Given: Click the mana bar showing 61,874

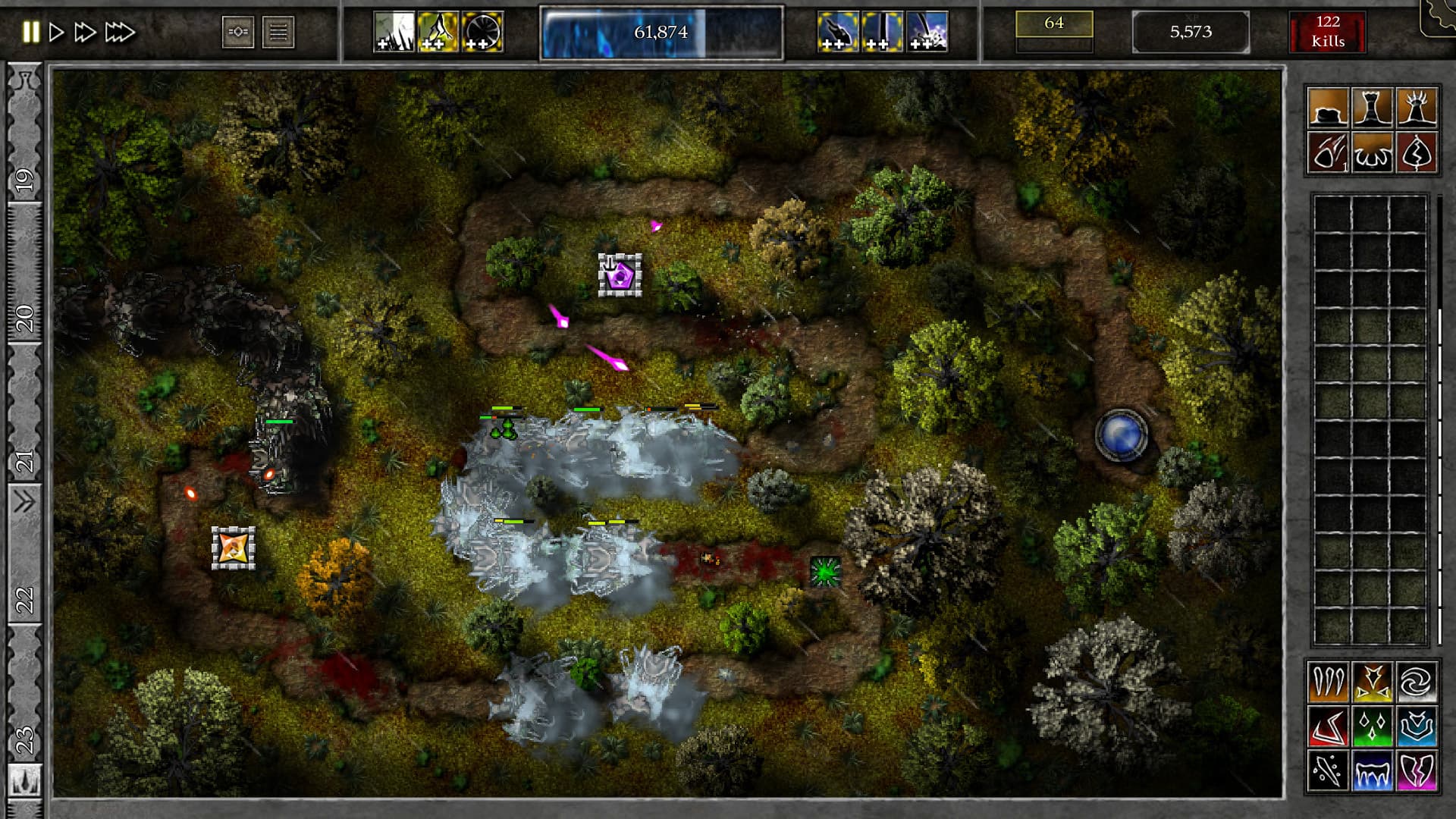Looking at the screenshot, I should 660,33.
